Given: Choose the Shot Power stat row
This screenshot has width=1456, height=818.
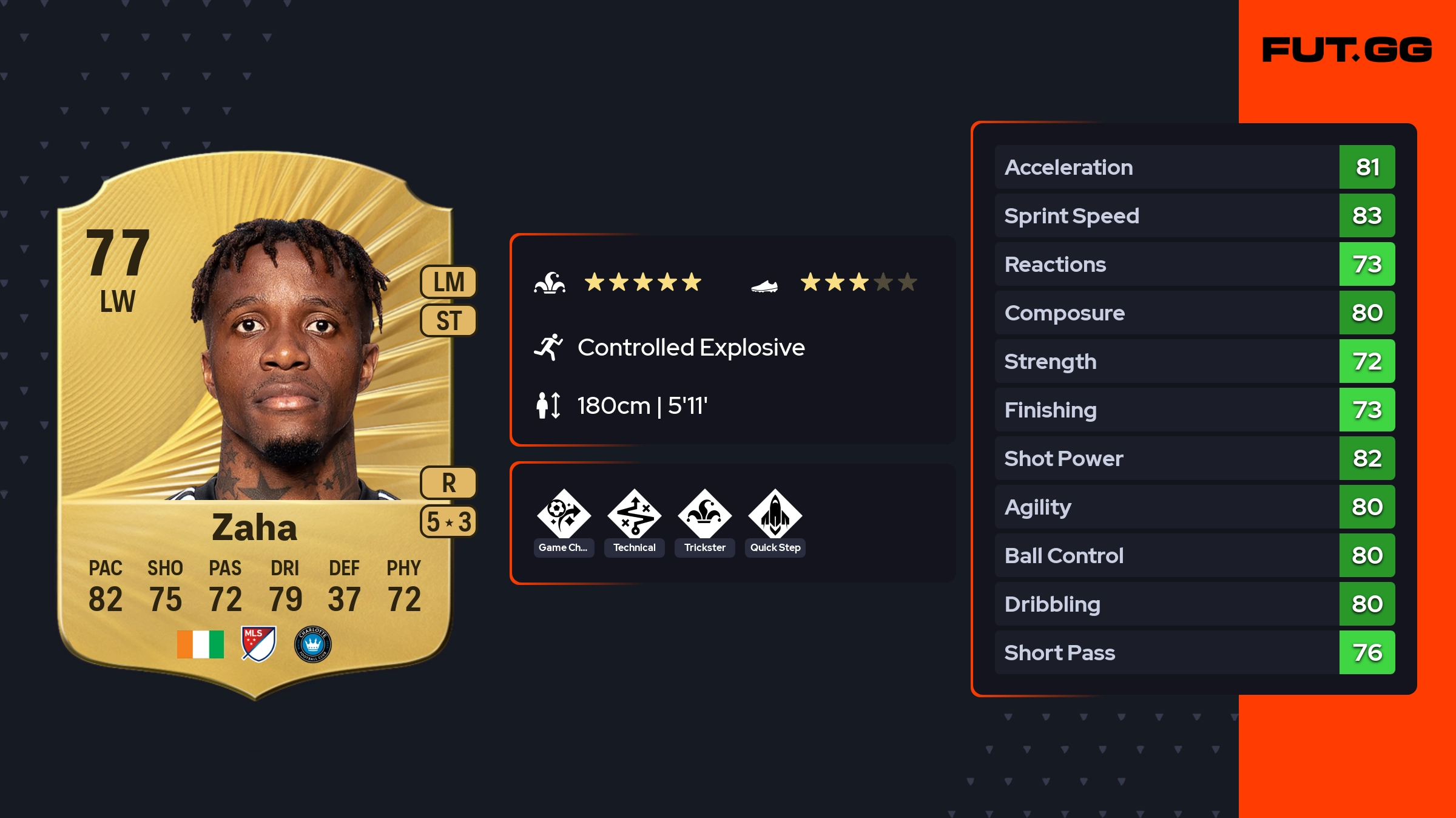Looking at the screenshot, I should pyautogui.click(x=1195, y=458).
